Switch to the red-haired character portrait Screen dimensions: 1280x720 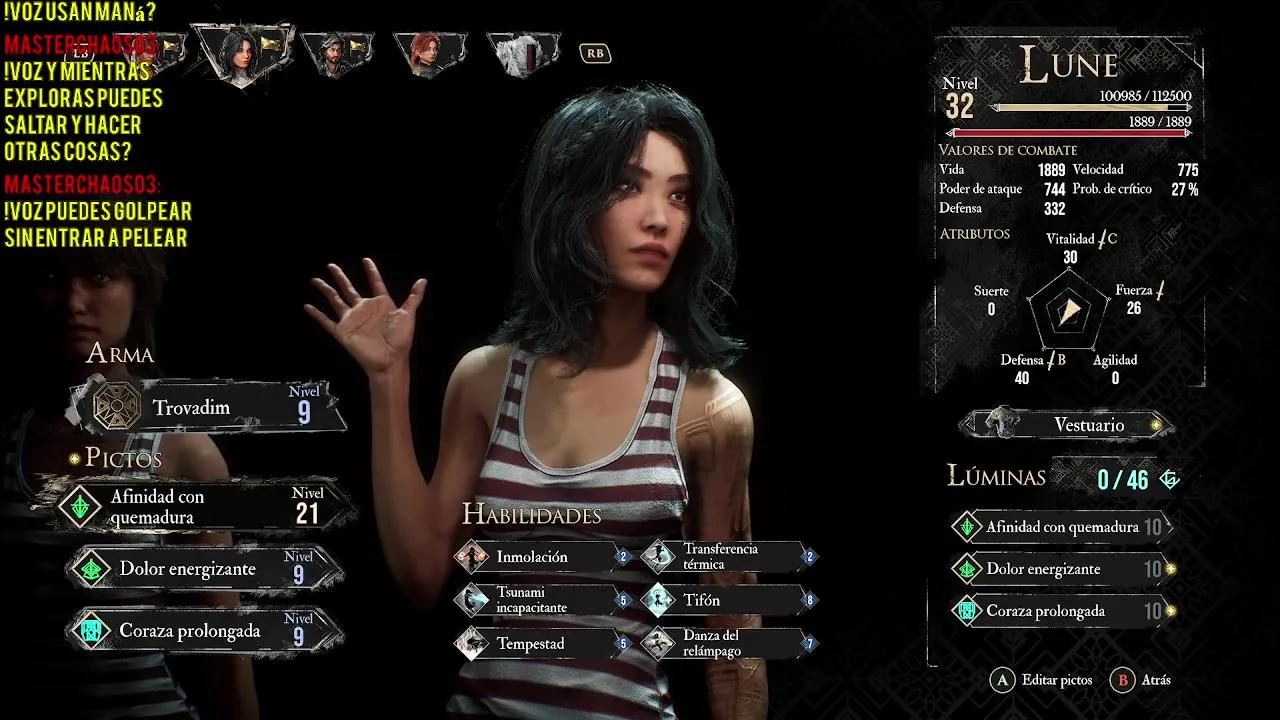429,53
